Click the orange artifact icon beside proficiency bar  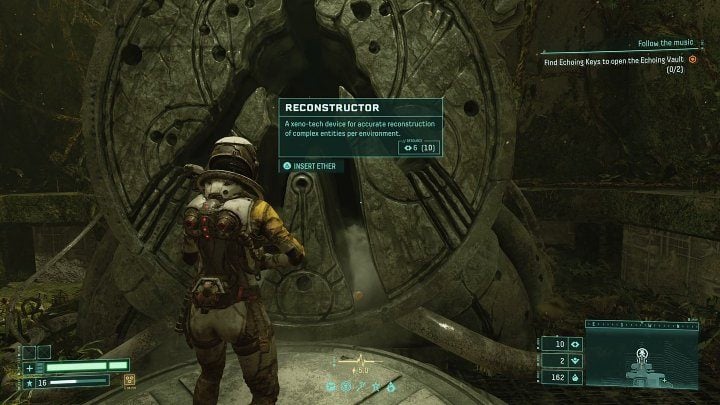[x=130, y=379]
